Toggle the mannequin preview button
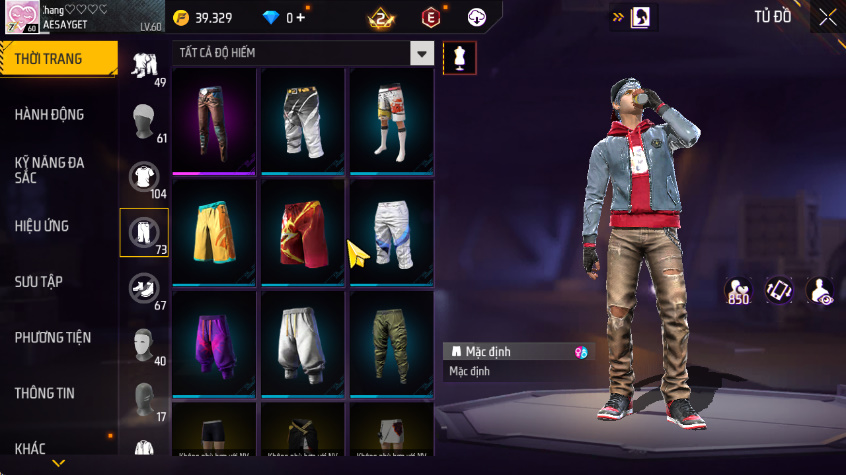Screen dimensions: 846x475 click(459, 57)
